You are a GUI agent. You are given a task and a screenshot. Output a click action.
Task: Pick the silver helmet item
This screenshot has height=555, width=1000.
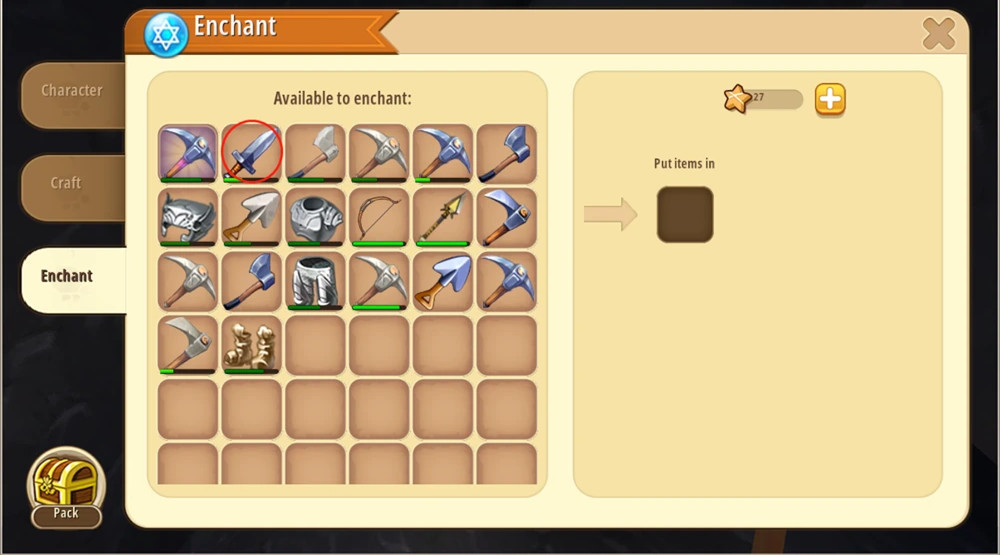(x=188, y=217)
